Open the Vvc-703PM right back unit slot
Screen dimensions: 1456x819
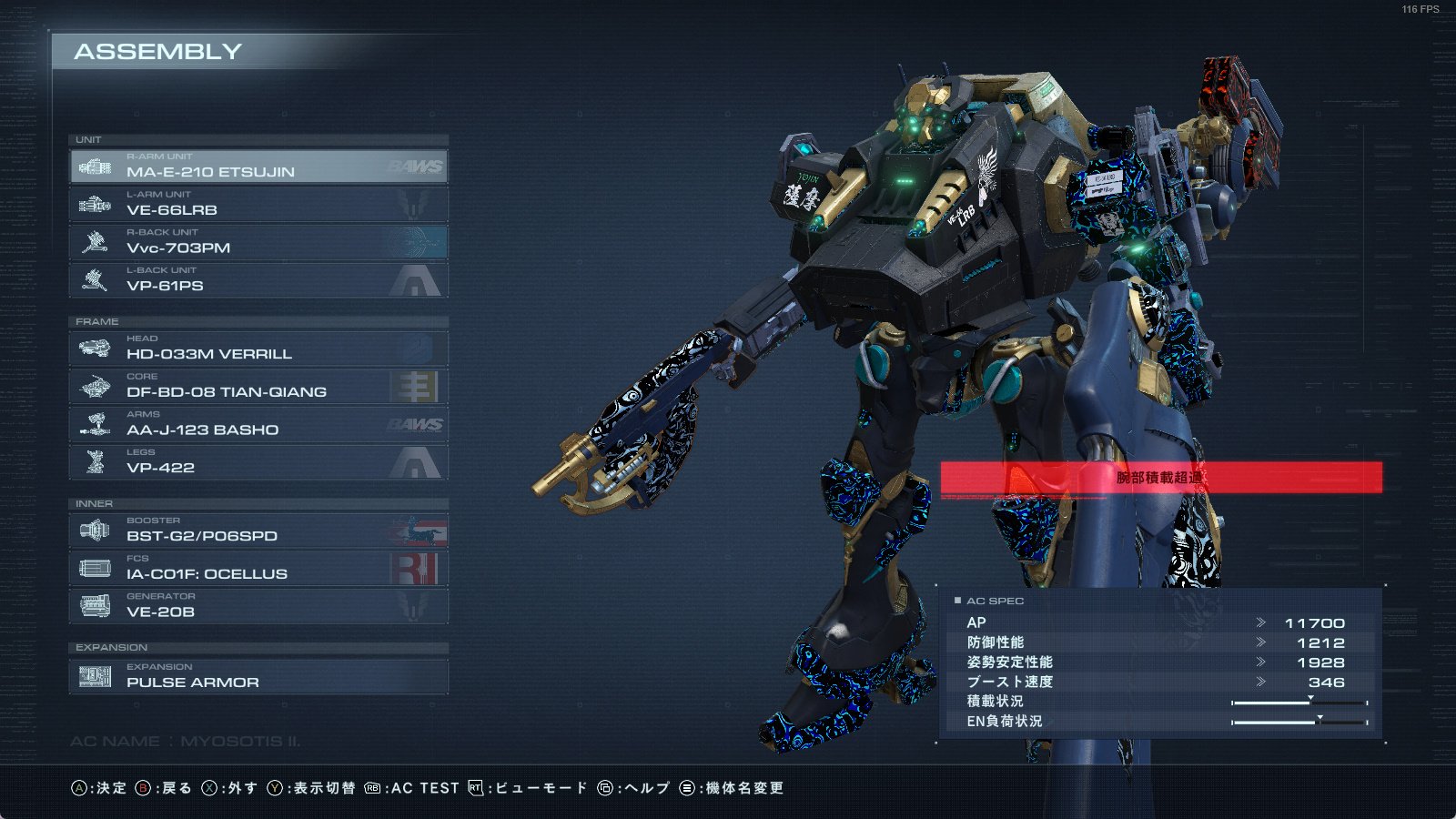(258, 242)
